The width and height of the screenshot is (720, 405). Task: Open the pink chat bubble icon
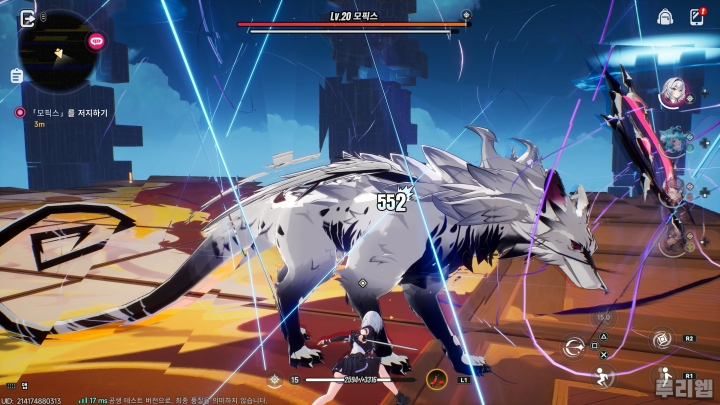coord(97,41)
